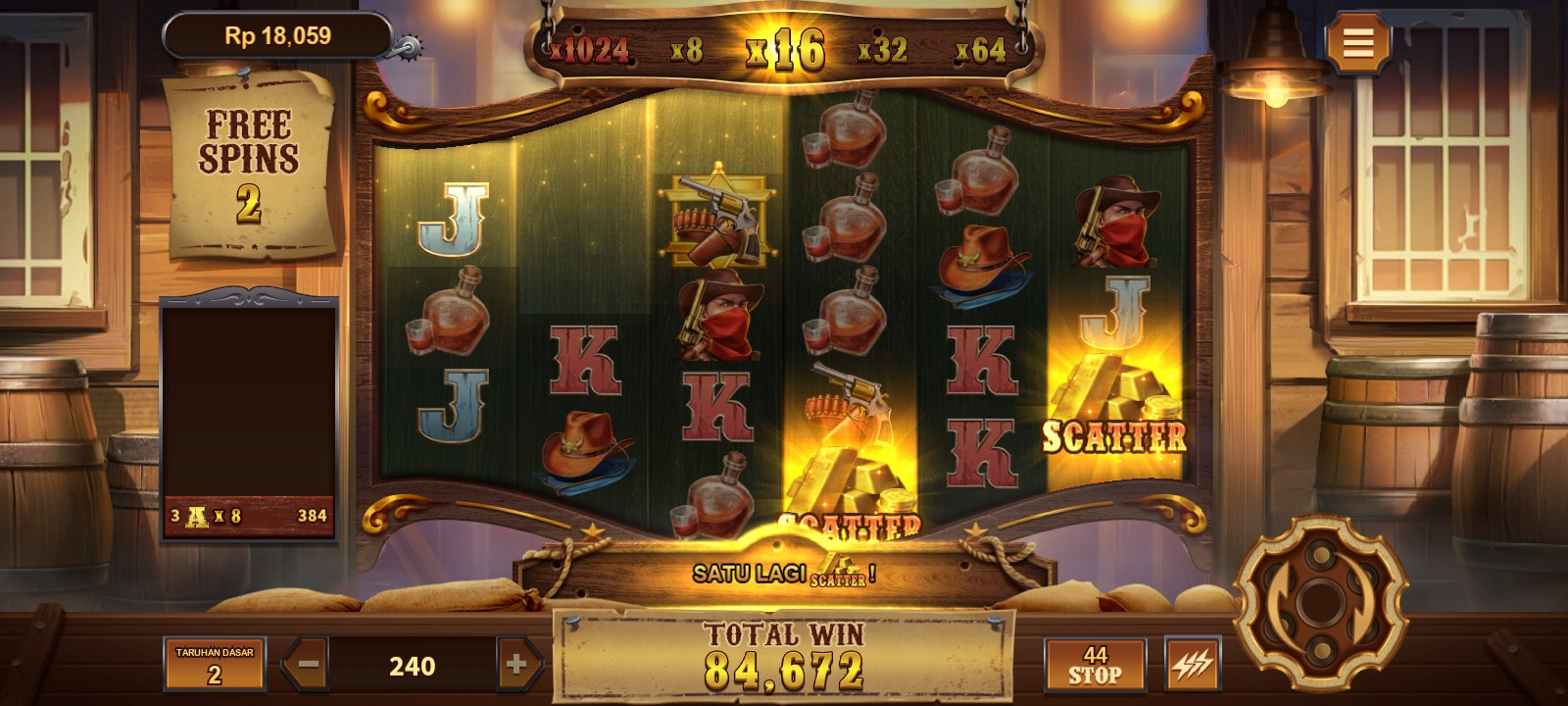Open the Taruhan Dasar bet setting

(215, 664)
